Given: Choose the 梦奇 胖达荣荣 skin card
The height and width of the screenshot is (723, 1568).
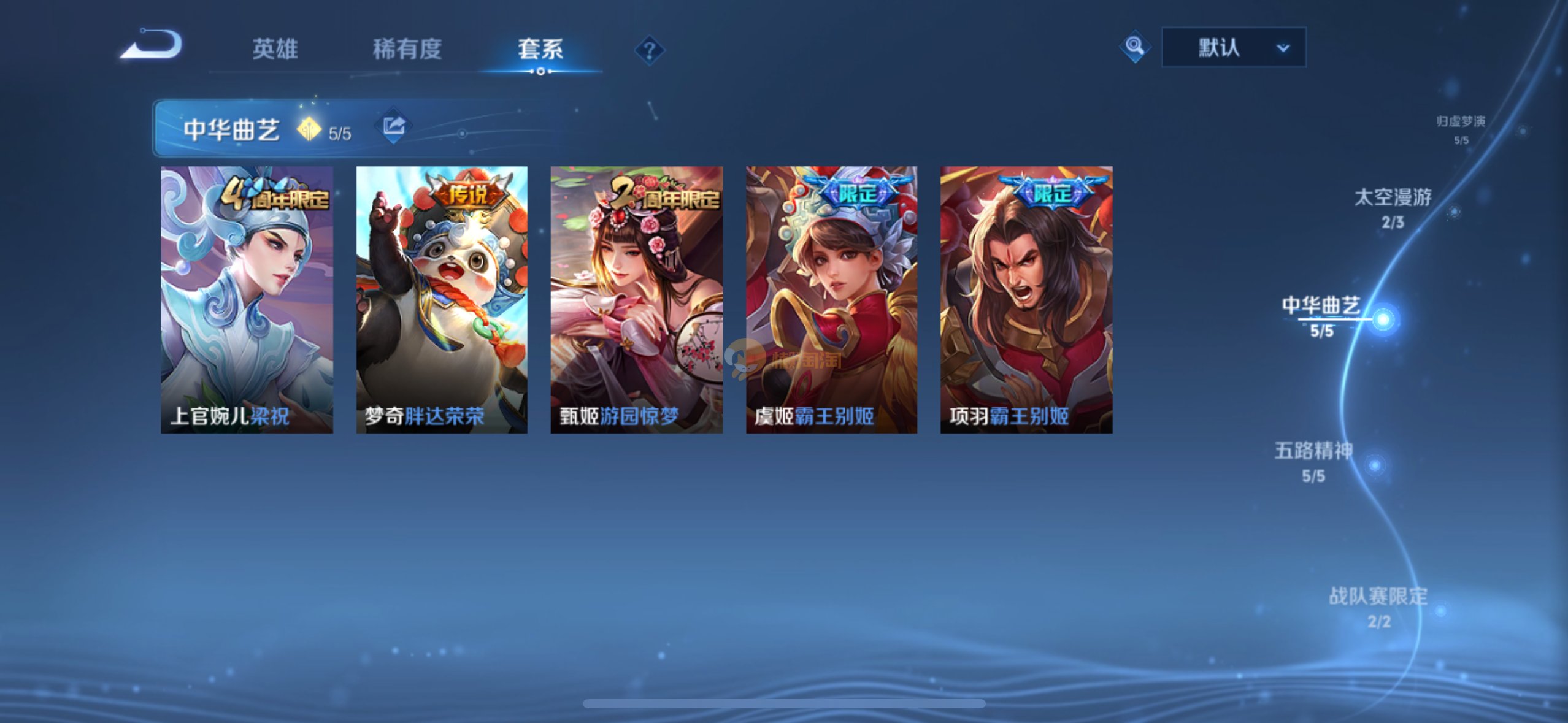Looking at the screenshot, I should coord(442,299).
